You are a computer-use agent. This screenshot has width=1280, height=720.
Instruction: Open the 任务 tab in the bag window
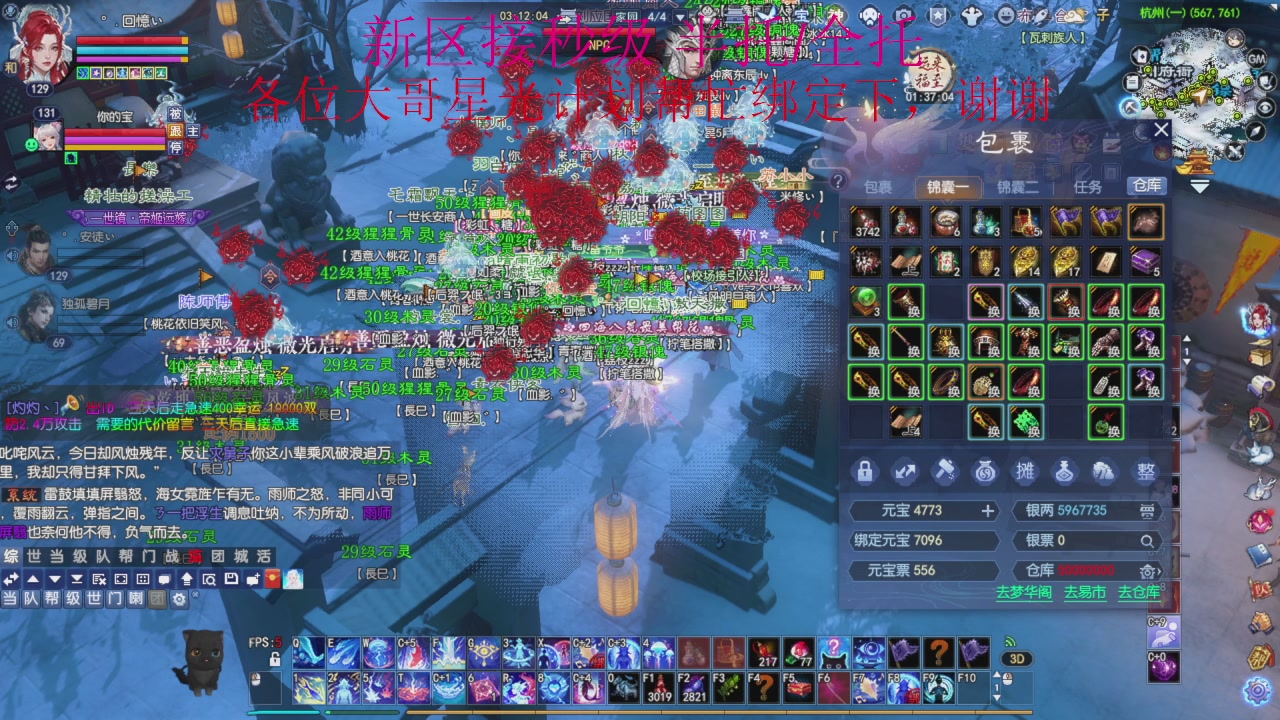tap(1089, 186)
